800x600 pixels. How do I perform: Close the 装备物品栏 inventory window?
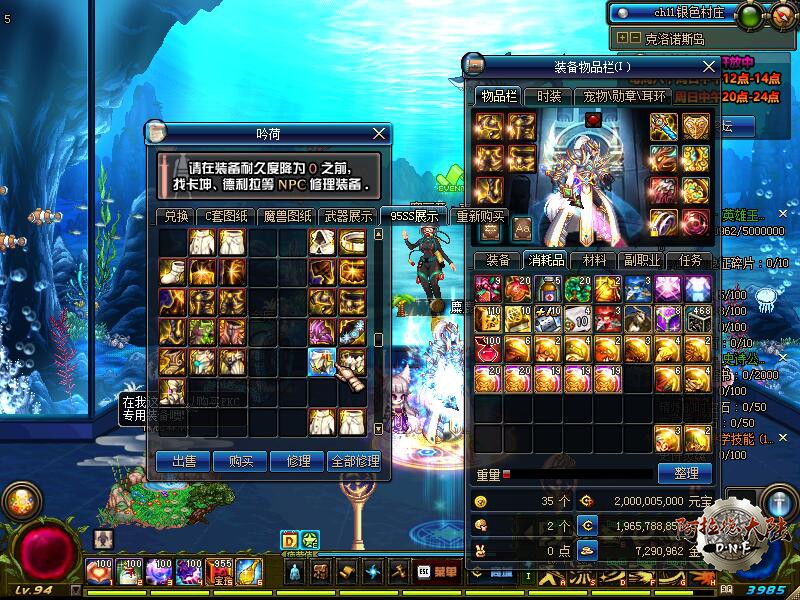click(x=708, y=66)
